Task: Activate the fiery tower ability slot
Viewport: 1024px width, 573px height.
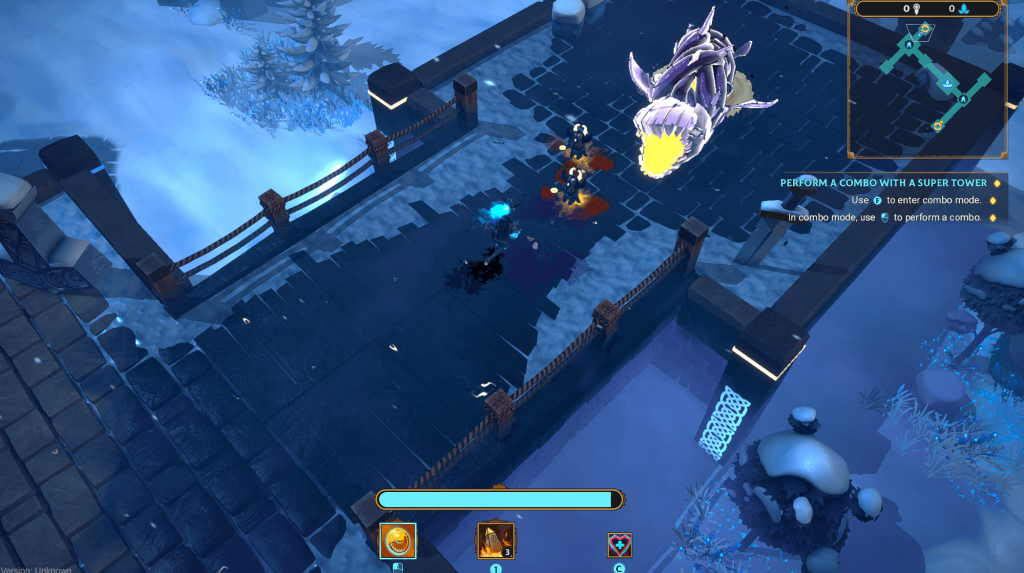Action: [x=495, y=541]
